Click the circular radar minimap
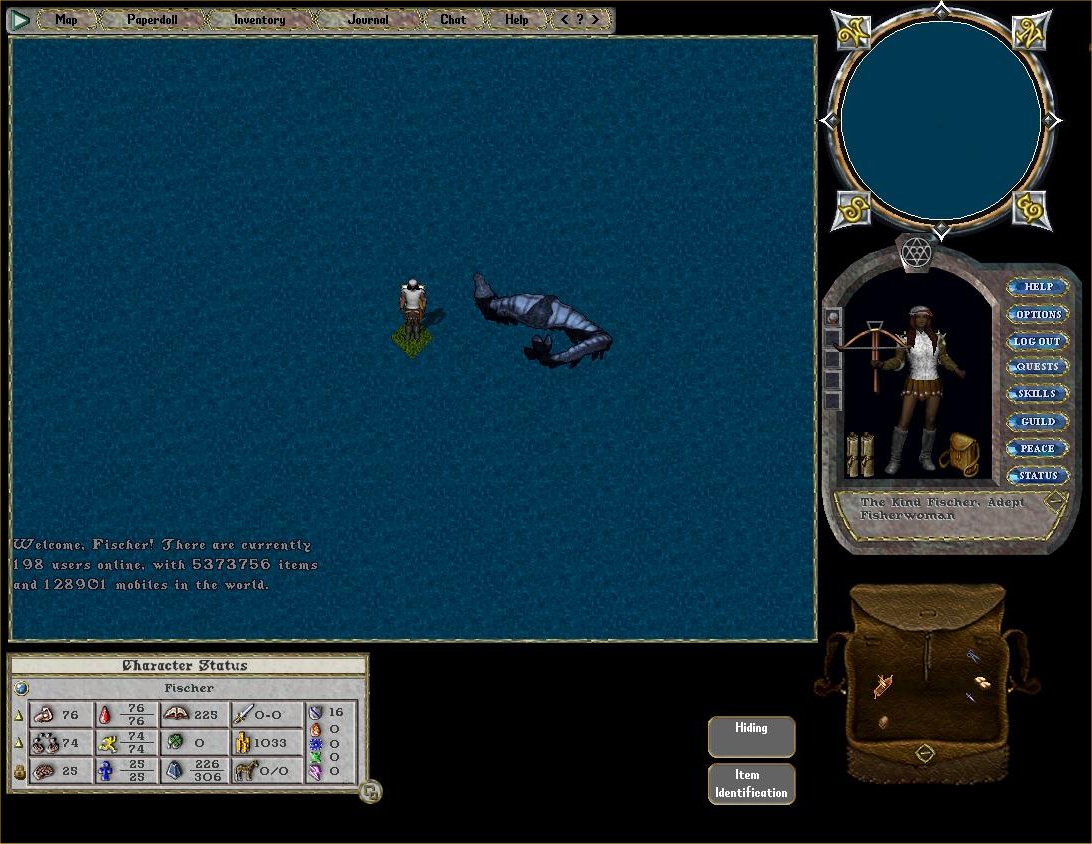 [x=941, y=120]
